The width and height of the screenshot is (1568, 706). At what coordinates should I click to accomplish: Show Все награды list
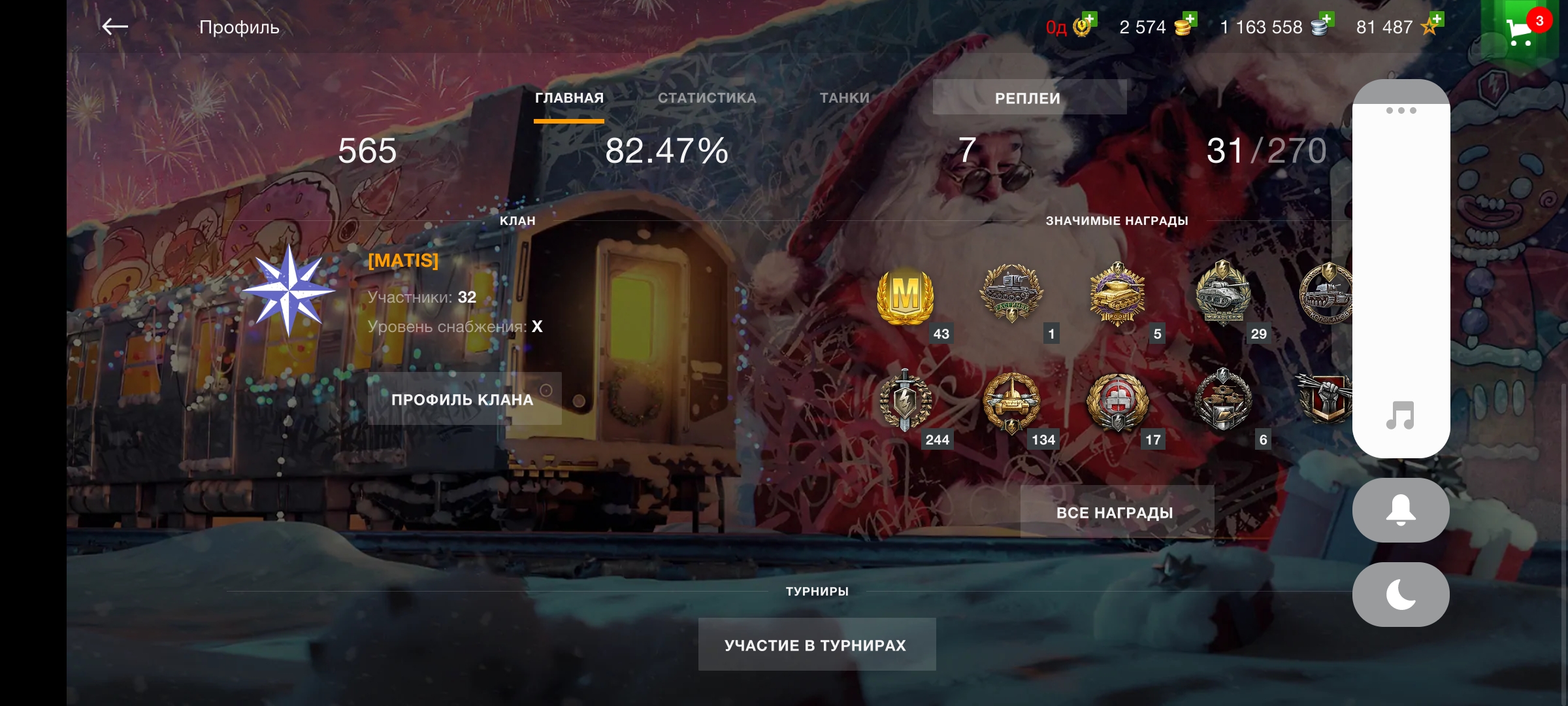pos(1116,513)
